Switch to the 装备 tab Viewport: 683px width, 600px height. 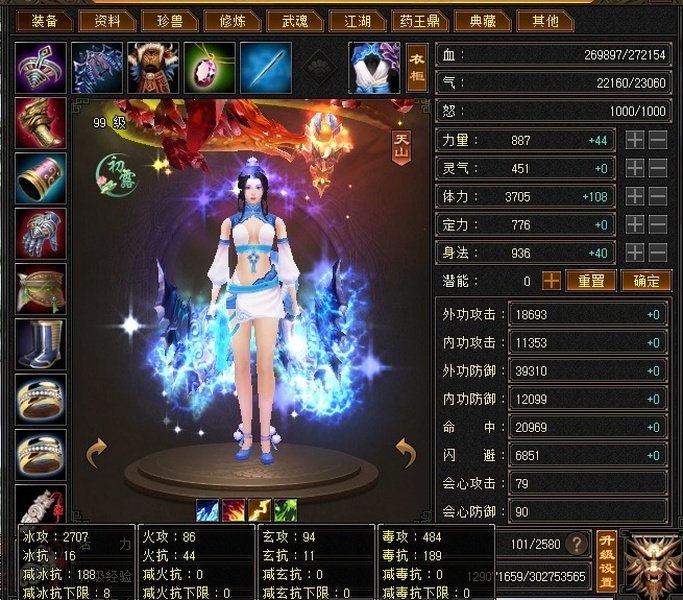click(43, 20)
